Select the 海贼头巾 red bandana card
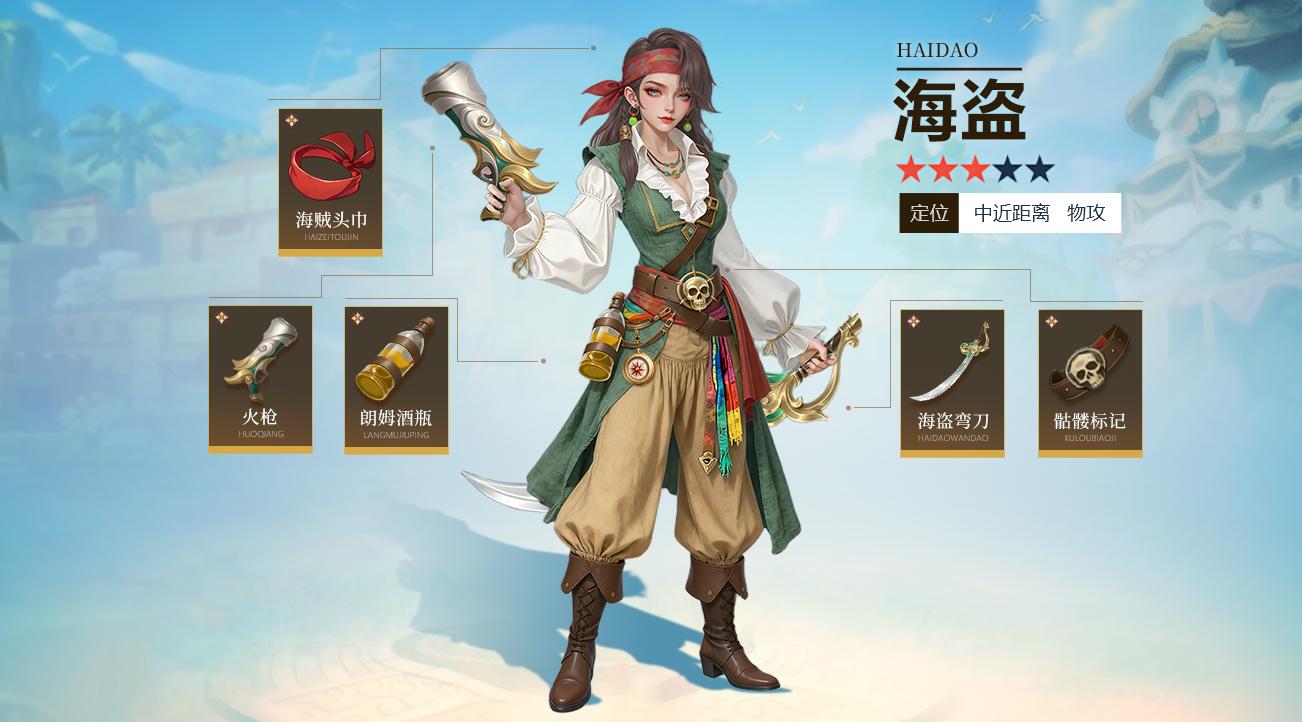This screenshot has height=722, width=1302. [330, 181]
